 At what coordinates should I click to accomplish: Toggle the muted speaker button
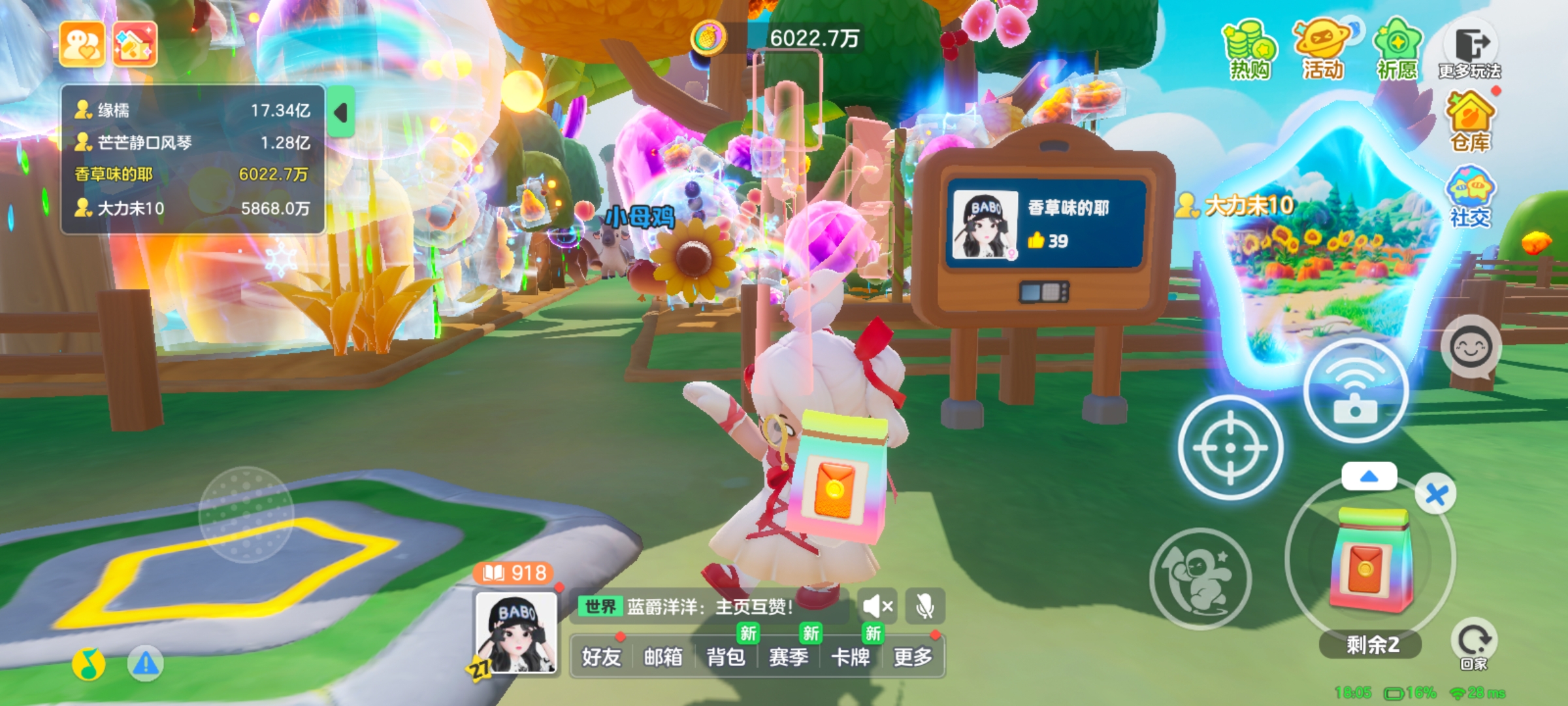877,607
